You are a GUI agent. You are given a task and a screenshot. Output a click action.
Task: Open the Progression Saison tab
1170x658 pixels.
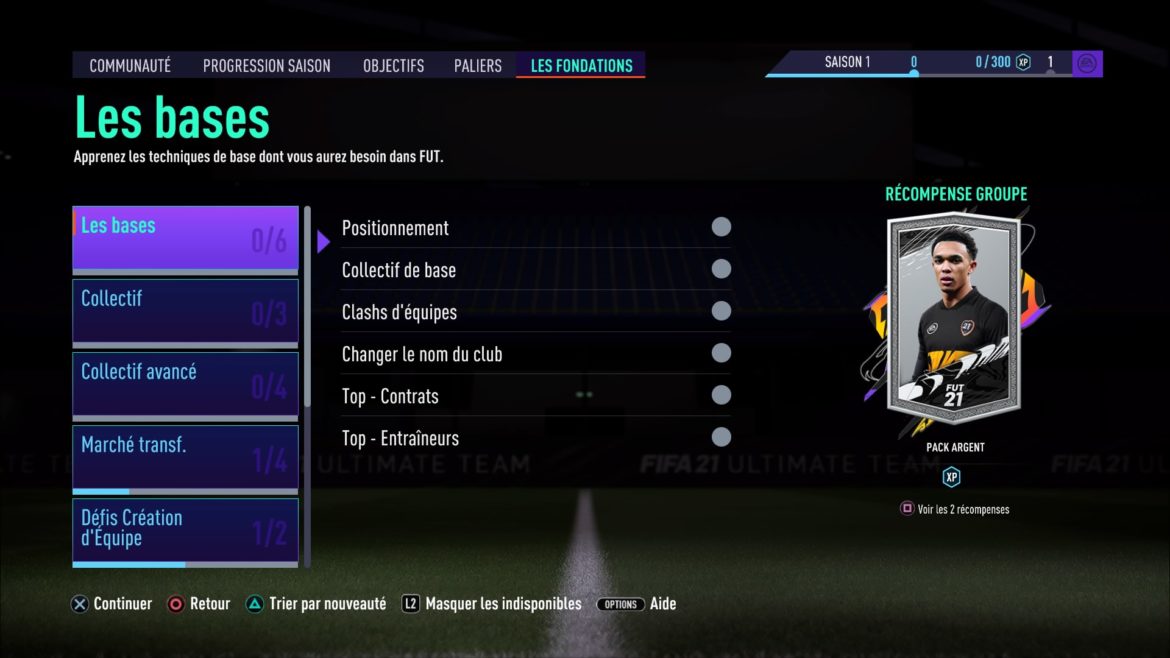(266, 66)
